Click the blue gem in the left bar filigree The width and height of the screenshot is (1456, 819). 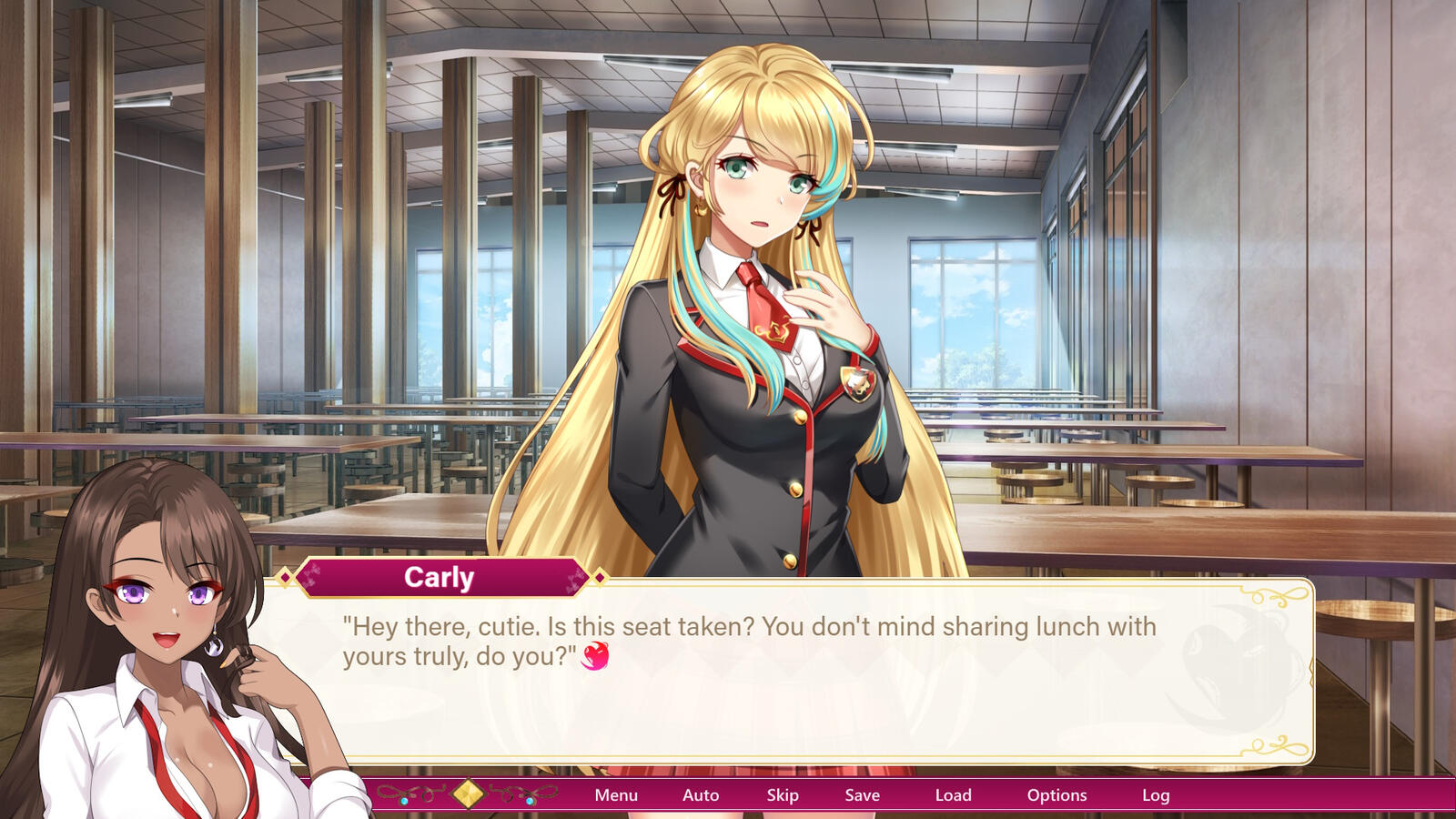coord(403,802)
